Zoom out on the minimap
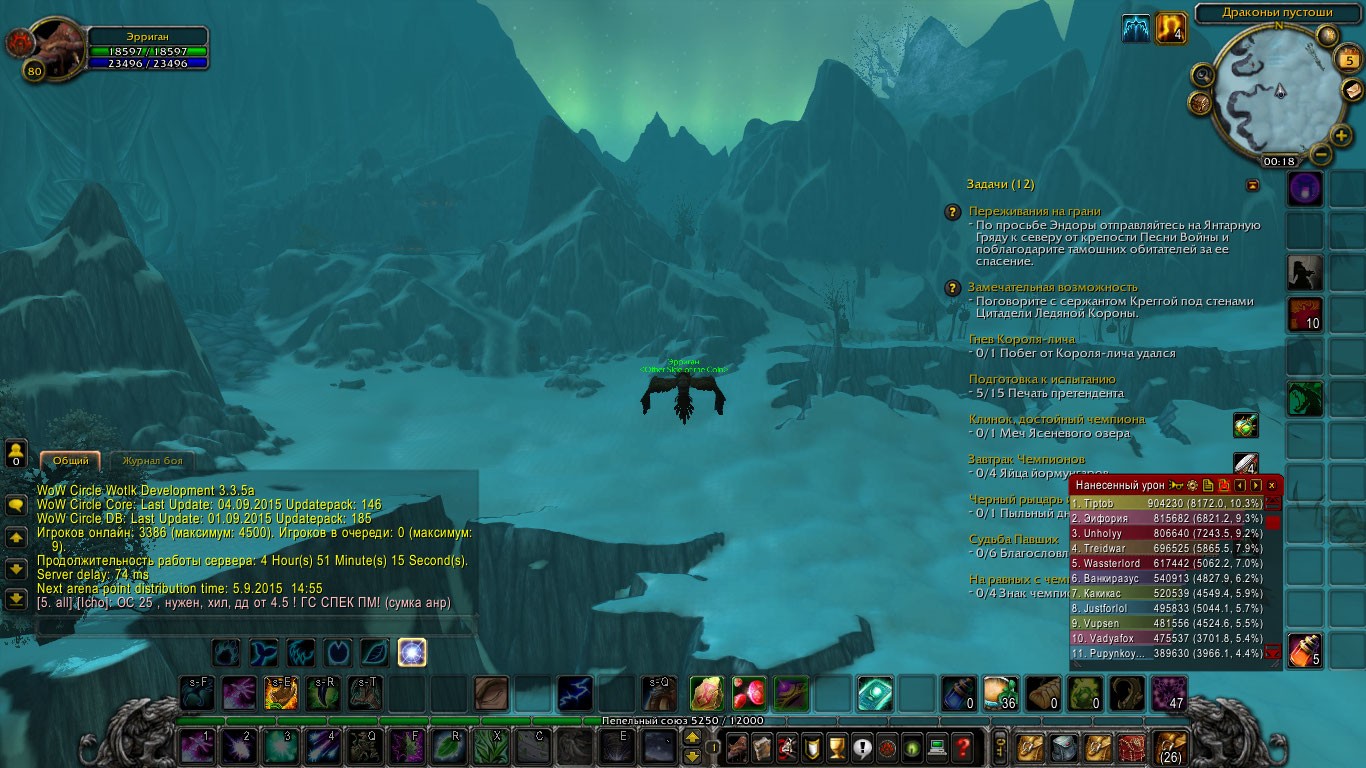 [x=1320, y=155]
